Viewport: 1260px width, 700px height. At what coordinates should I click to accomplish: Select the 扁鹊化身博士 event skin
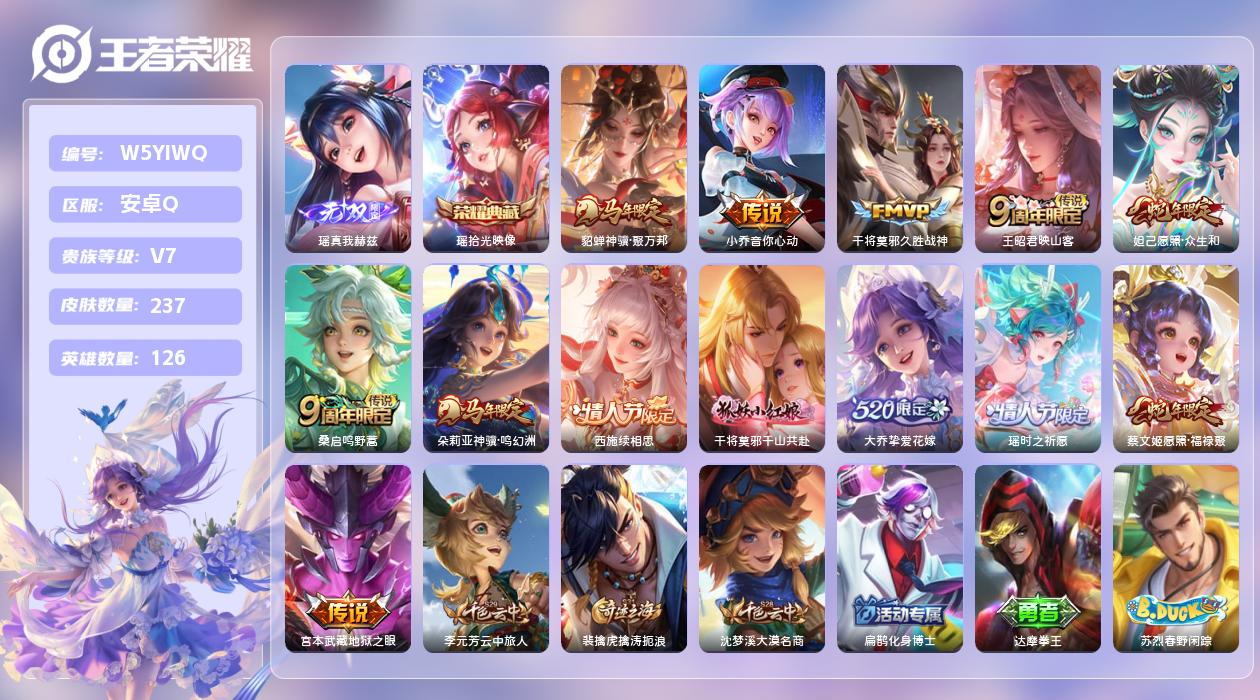click(x=900, y=558)
